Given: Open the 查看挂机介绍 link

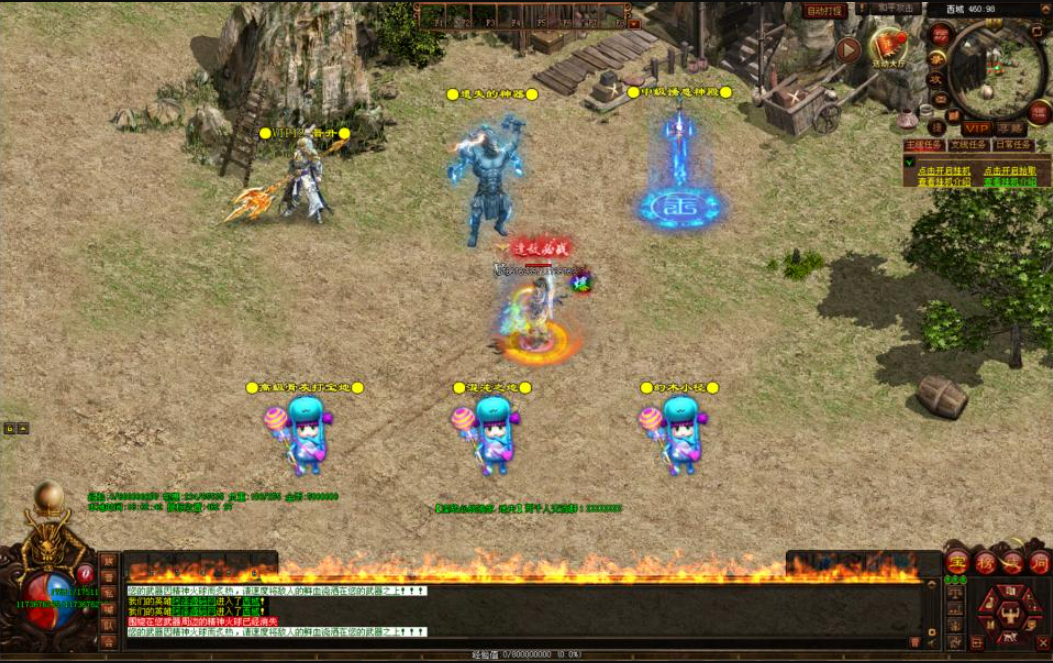Looking at the screenshot, I should [943, 182].
